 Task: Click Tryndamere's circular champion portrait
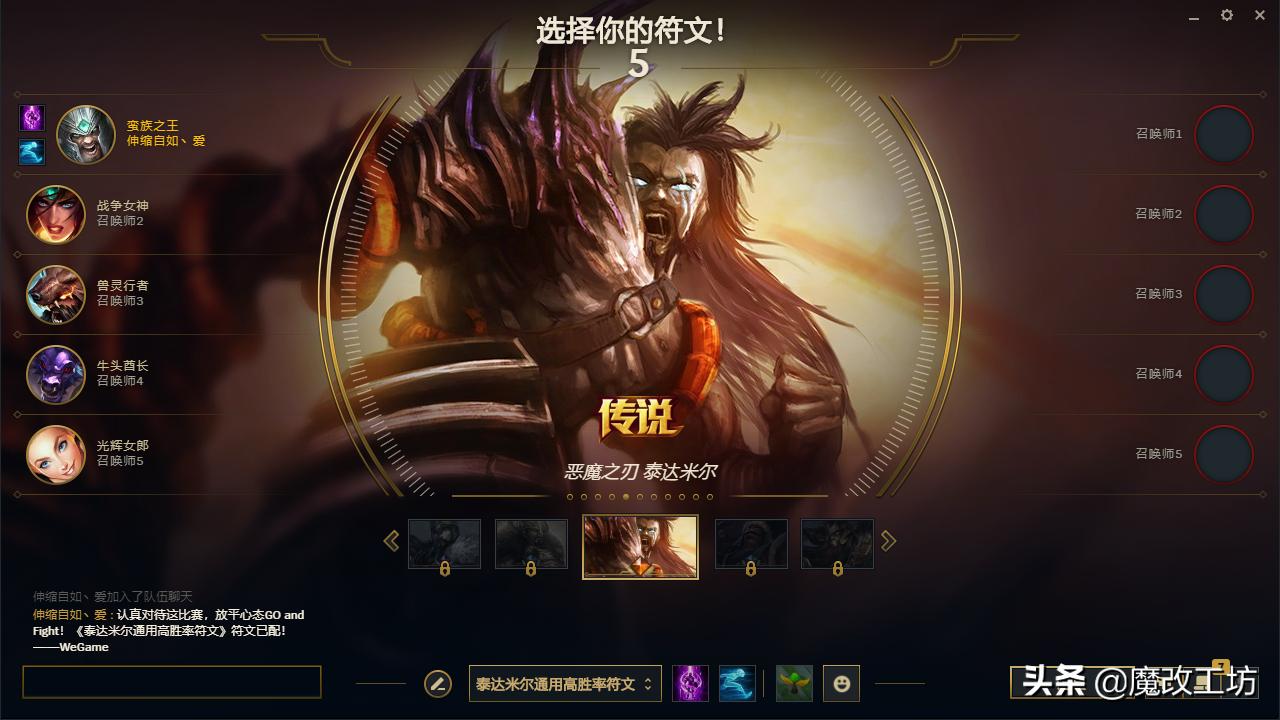(x=85, y=133)
